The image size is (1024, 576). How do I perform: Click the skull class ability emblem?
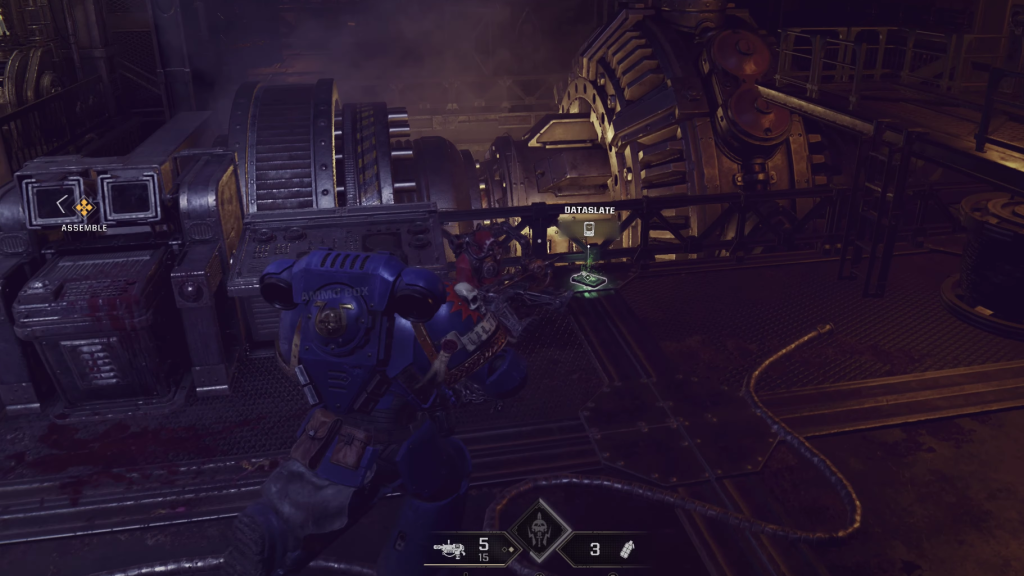(x=538, y=530)
